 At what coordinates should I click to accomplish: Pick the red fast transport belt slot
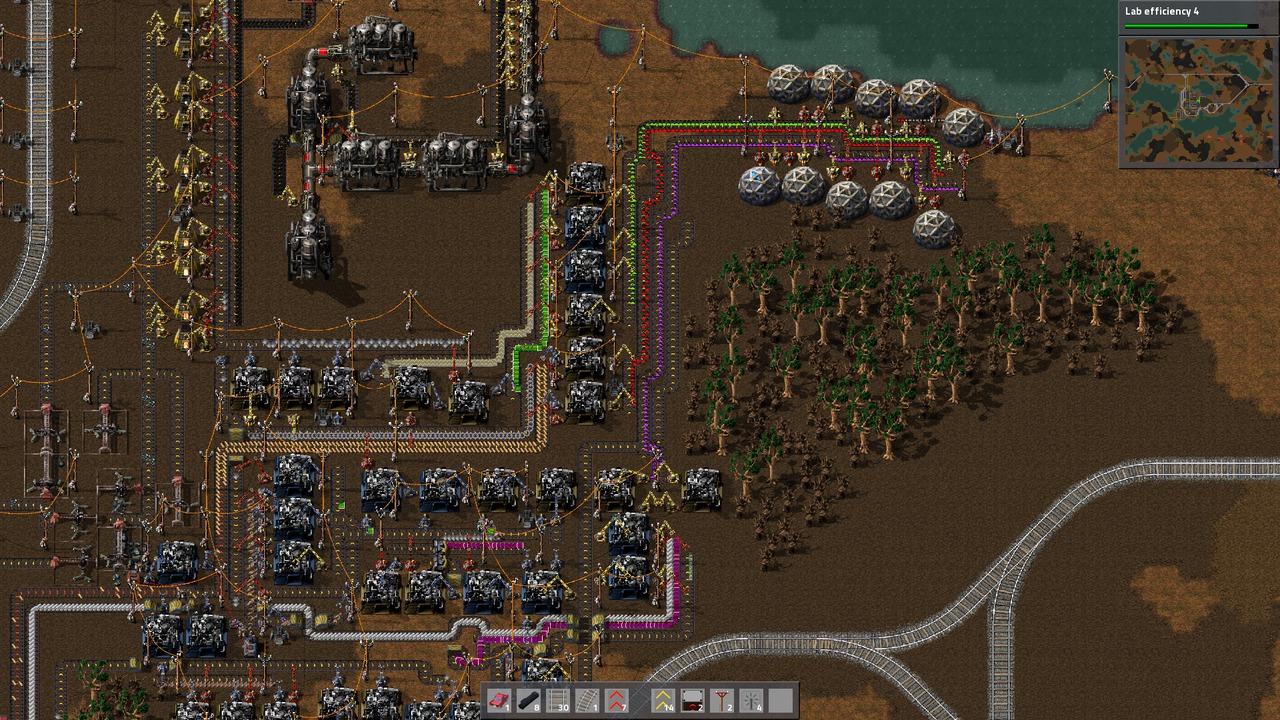[616, 701]
